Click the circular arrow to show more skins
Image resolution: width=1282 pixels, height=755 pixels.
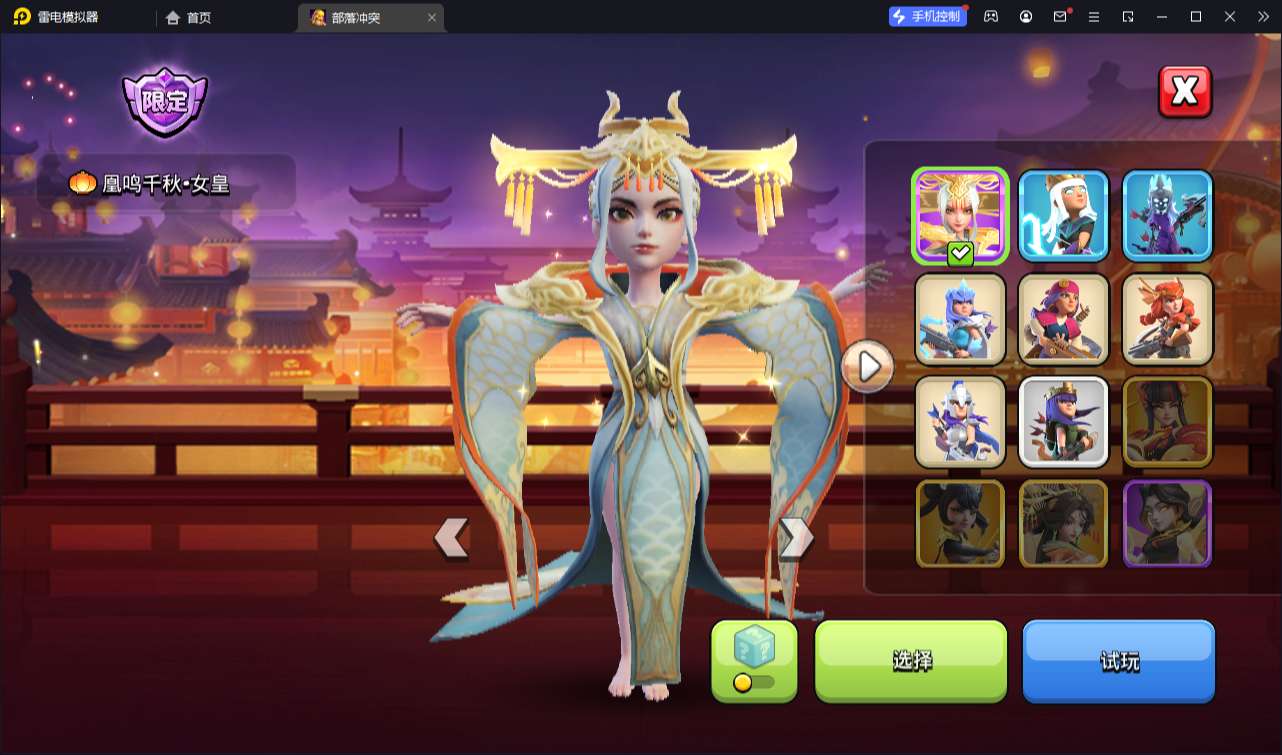point(866,366)
